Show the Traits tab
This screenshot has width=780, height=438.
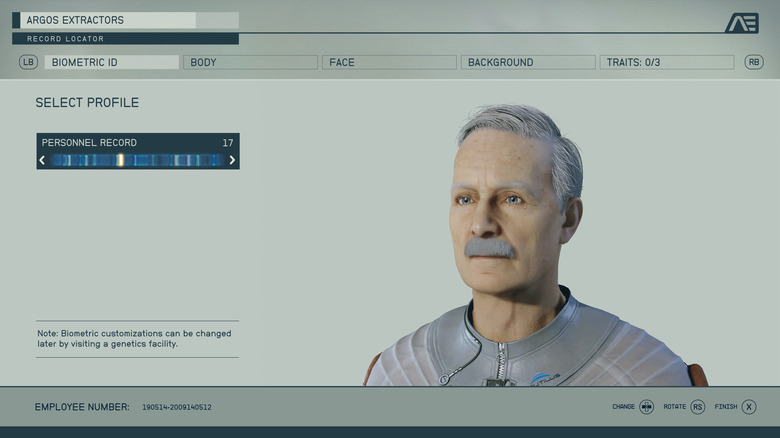click(x=666, y=62)
